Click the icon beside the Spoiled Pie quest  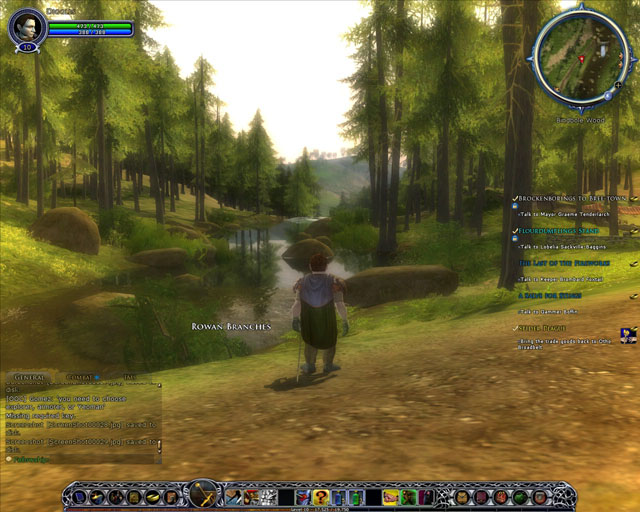click(629, 335)
